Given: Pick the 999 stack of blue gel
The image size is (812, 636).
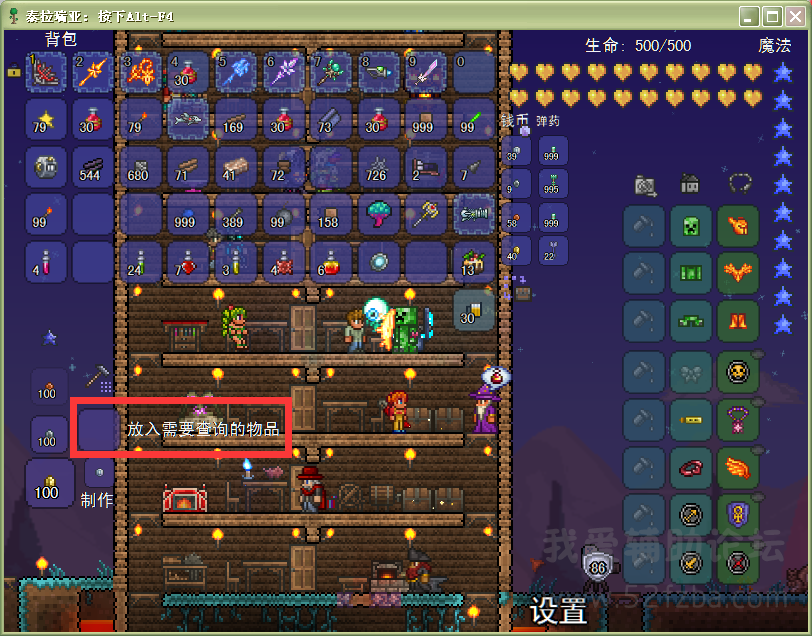Looking at the screenshot, I should (187, 213).
